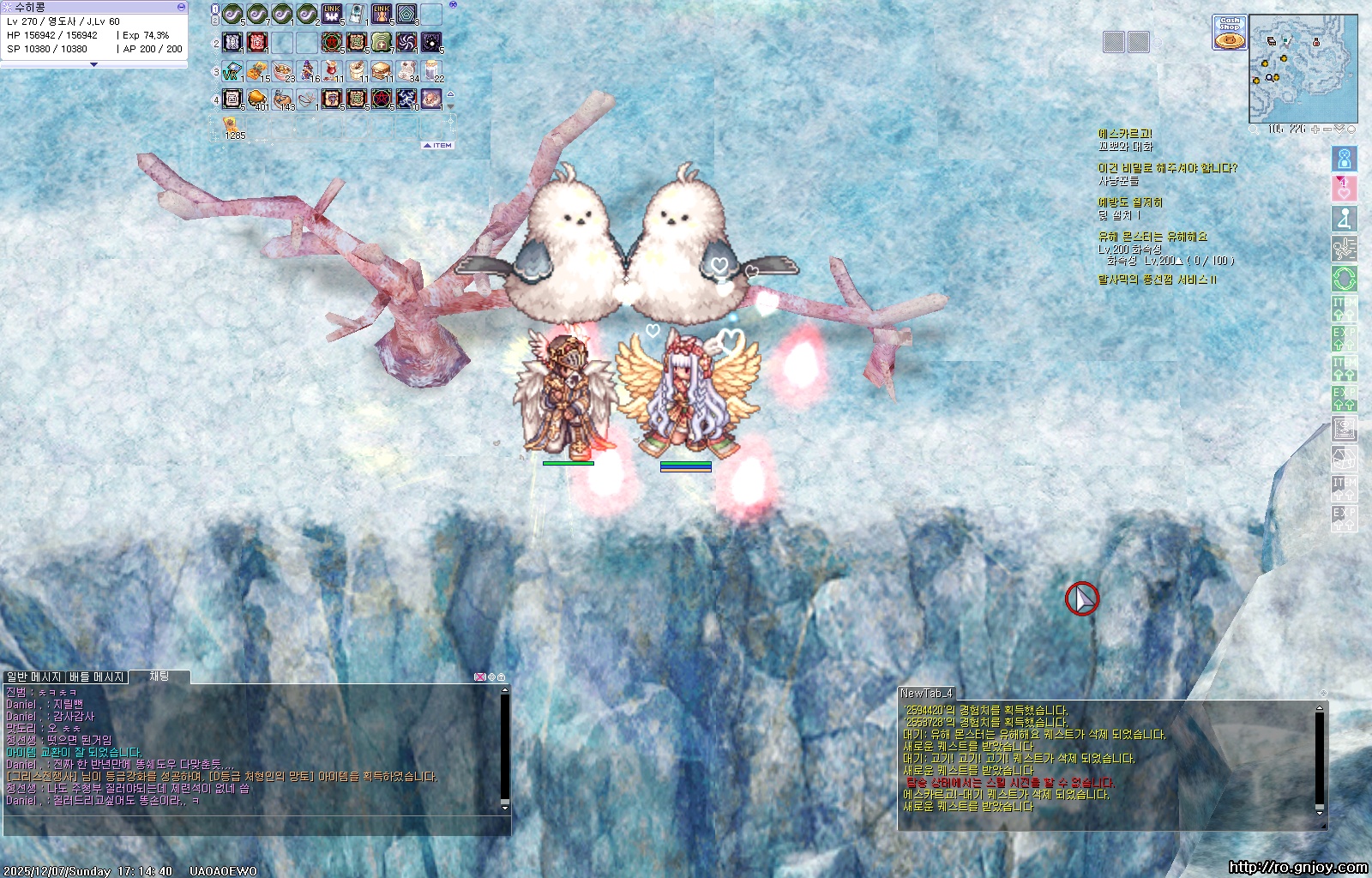Image resolution: width=1372 pixels, height=878 pixels.
Task: Click the green circular arrows status icon
Action: tap(1344, 279)
